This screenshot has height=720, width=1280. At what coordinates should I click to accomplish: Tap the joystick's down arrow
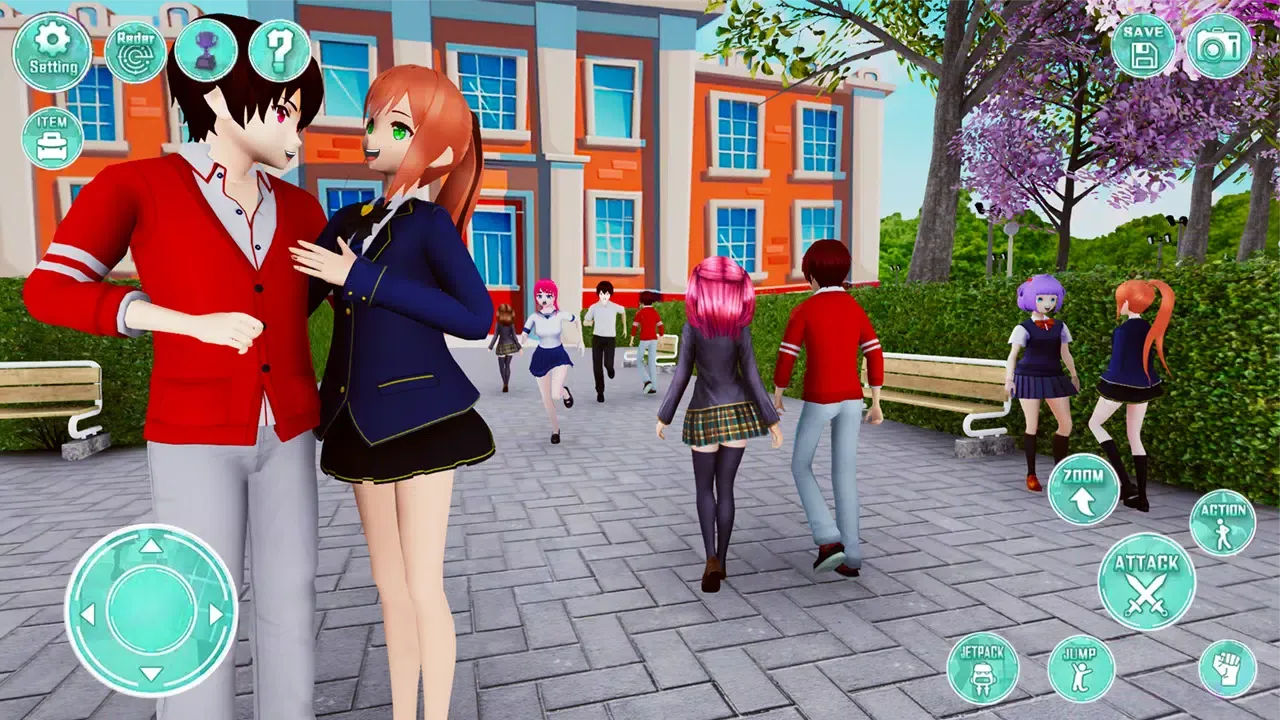tap(151, 674)
